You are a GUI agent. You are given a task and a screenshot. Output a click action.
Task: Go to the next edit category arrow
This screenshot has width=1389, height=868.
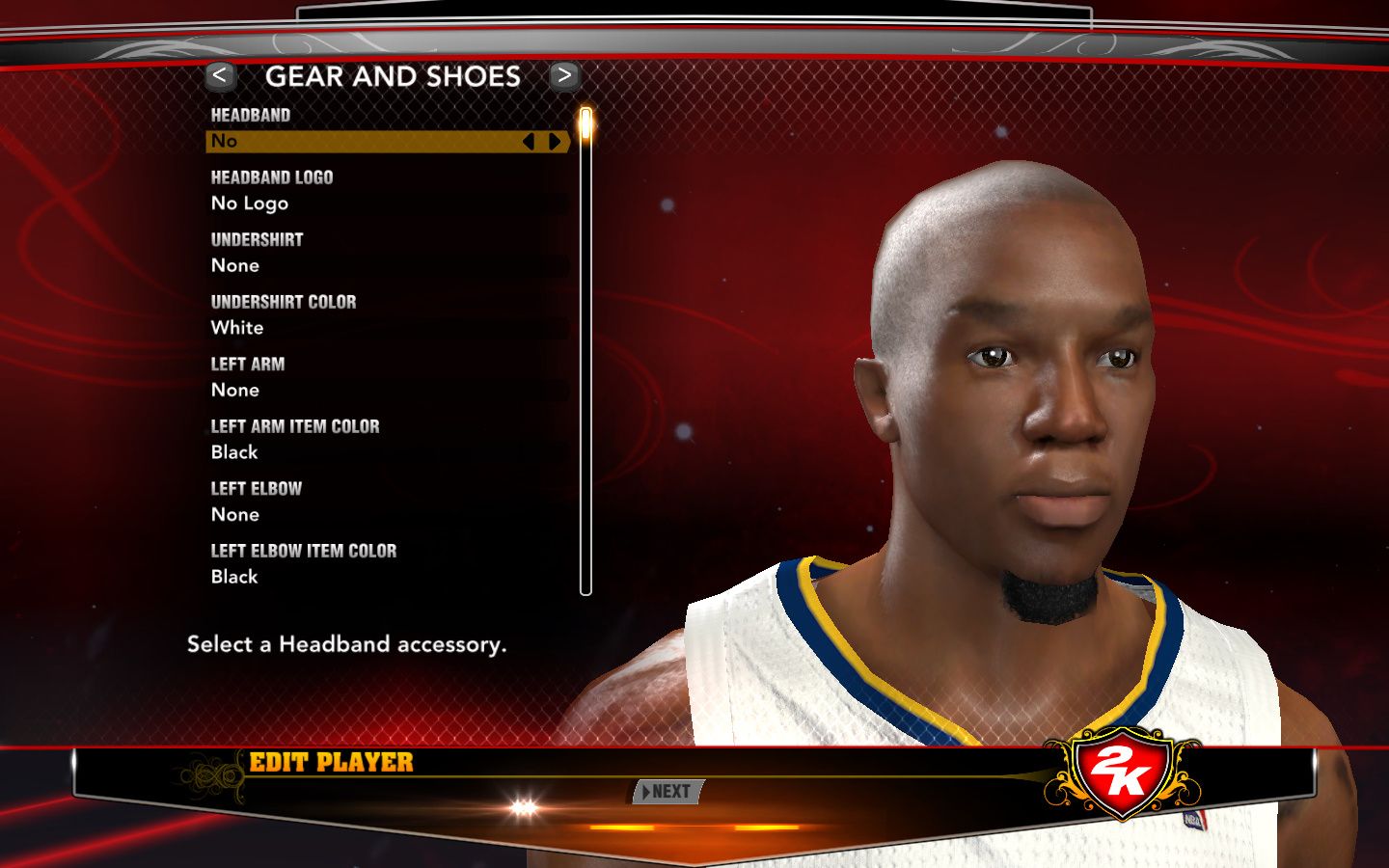[x=564, y=75]
